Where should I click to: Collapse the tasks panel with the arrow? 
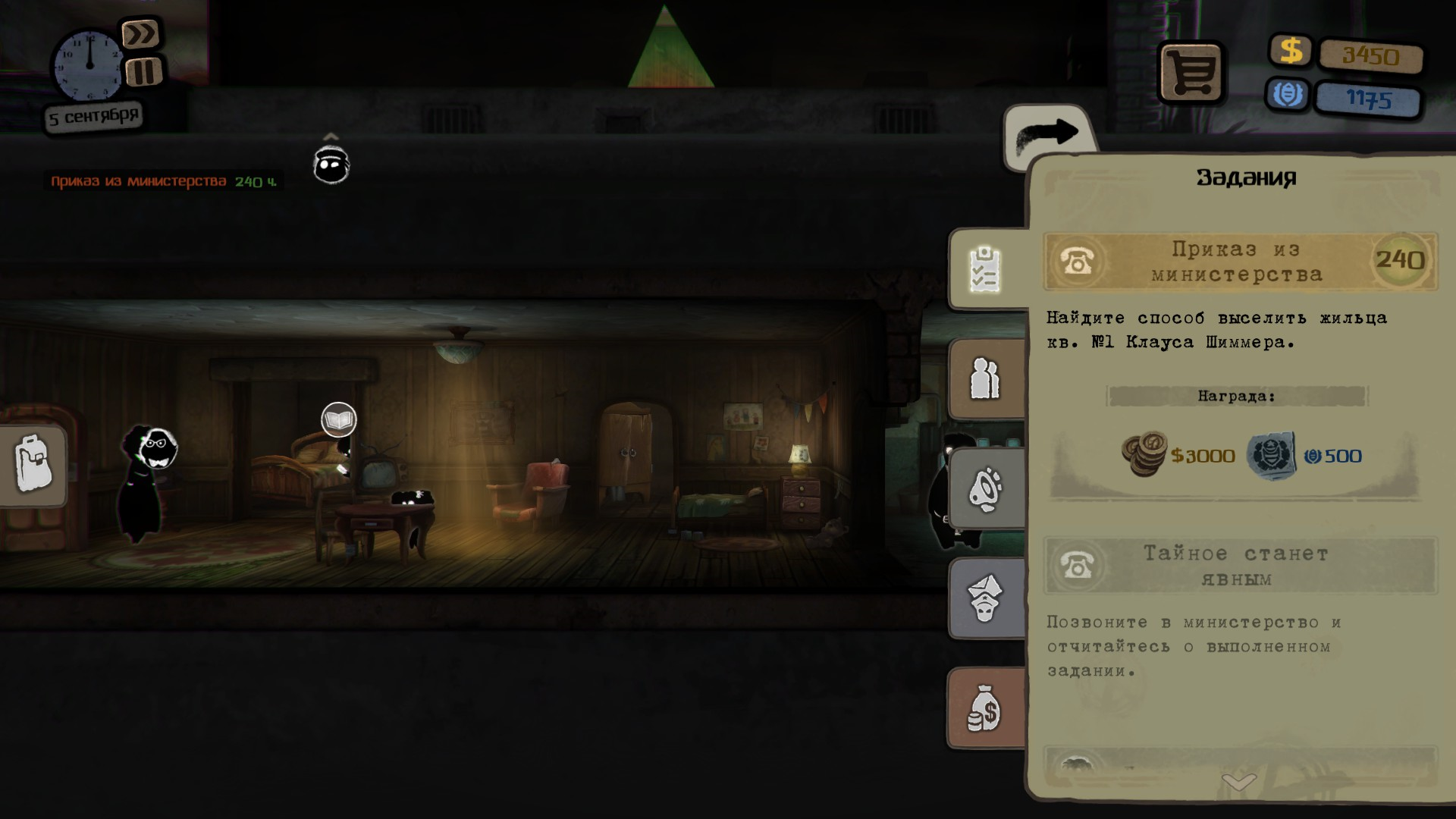(x=1047, y=135)
